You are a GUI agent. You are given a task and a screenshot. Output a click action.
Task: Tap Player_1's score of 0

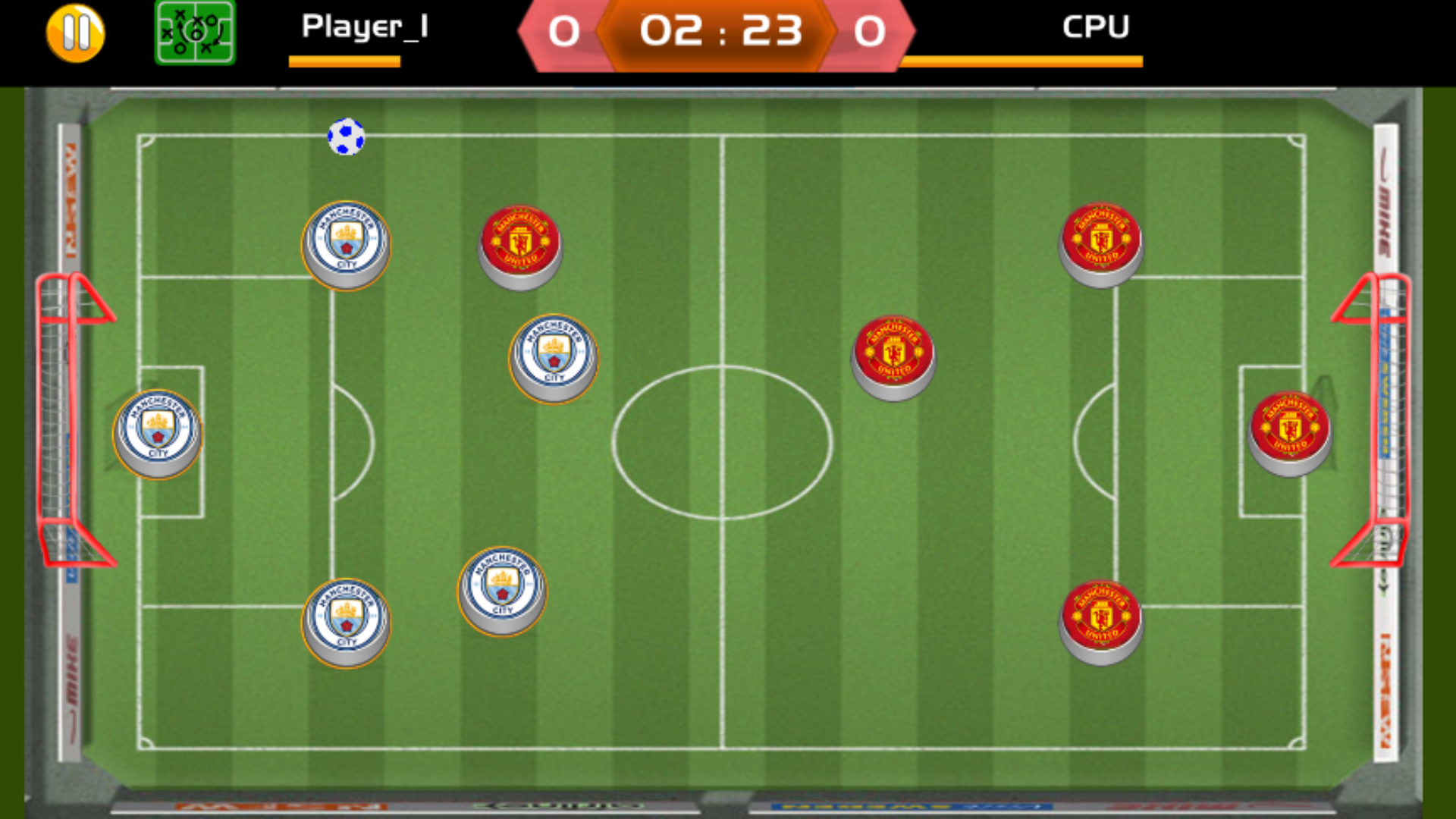click(x=563, y=32)
